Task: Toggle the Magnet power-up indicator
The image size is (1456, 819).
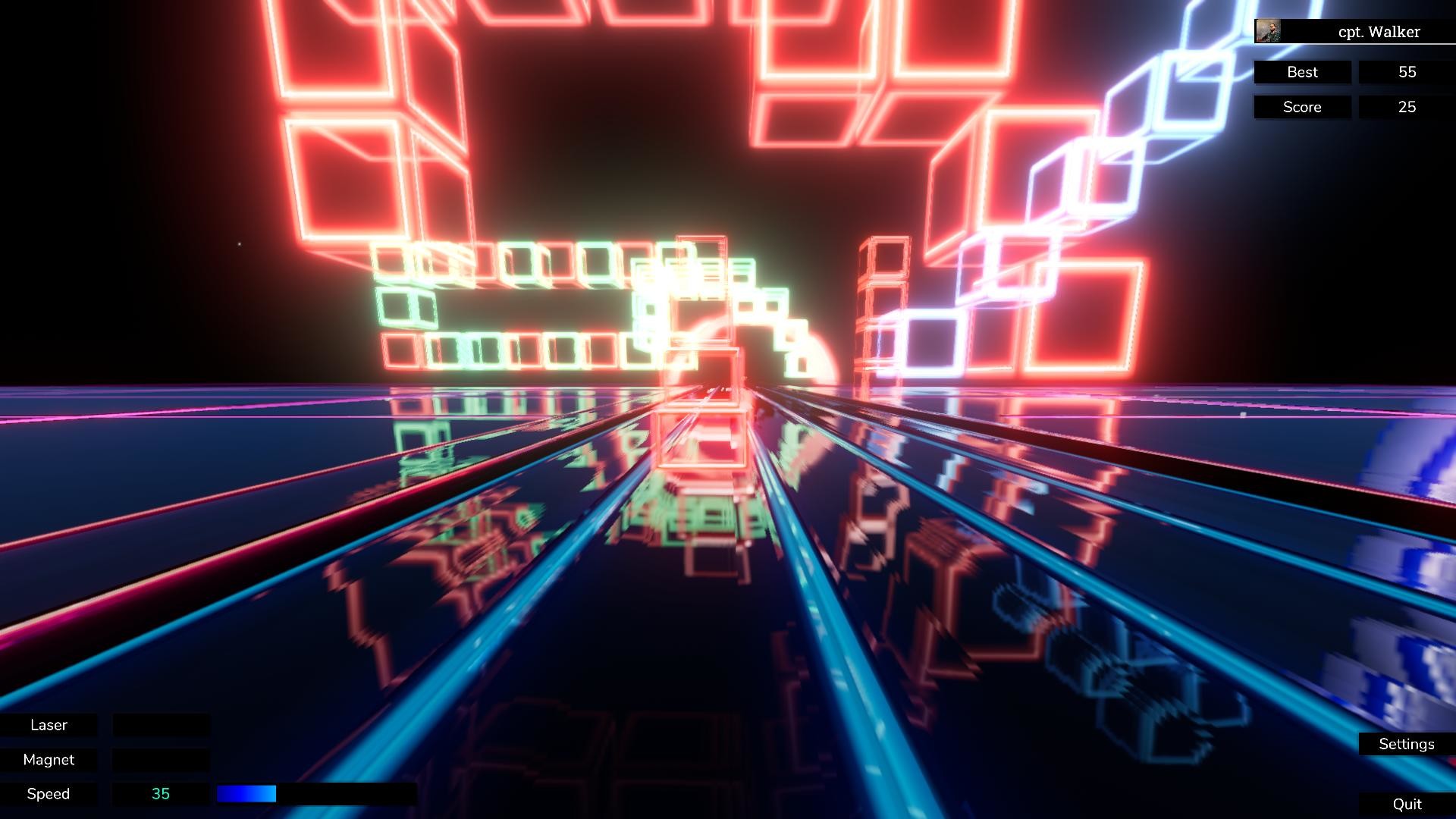Action: [x=49, y=759]
